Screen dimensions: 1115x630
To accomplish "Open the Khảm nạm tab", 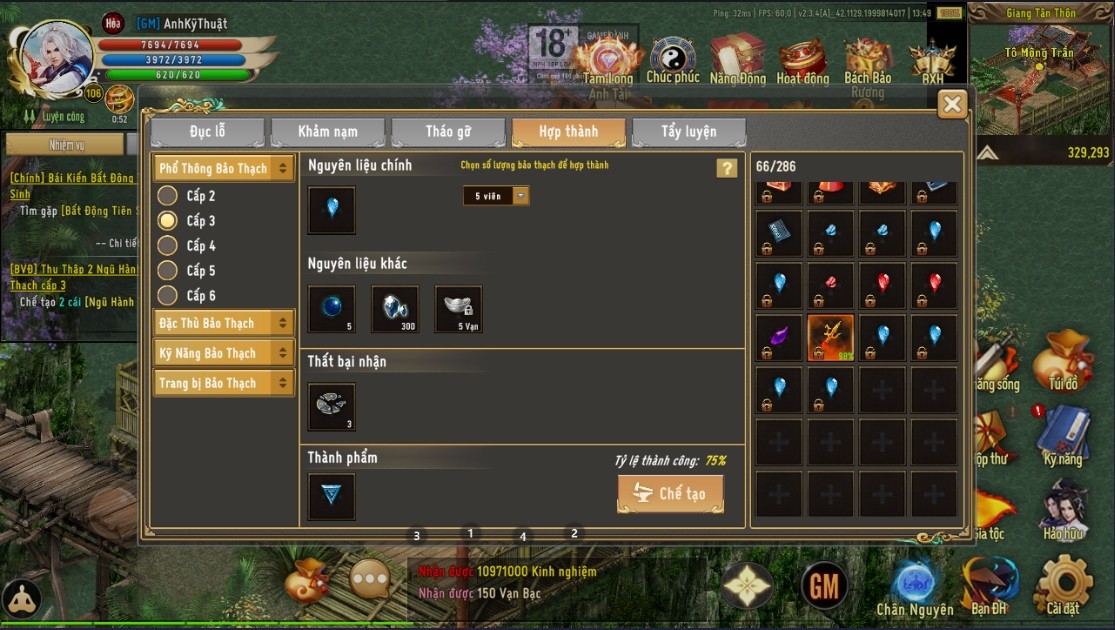I will 327,132.
